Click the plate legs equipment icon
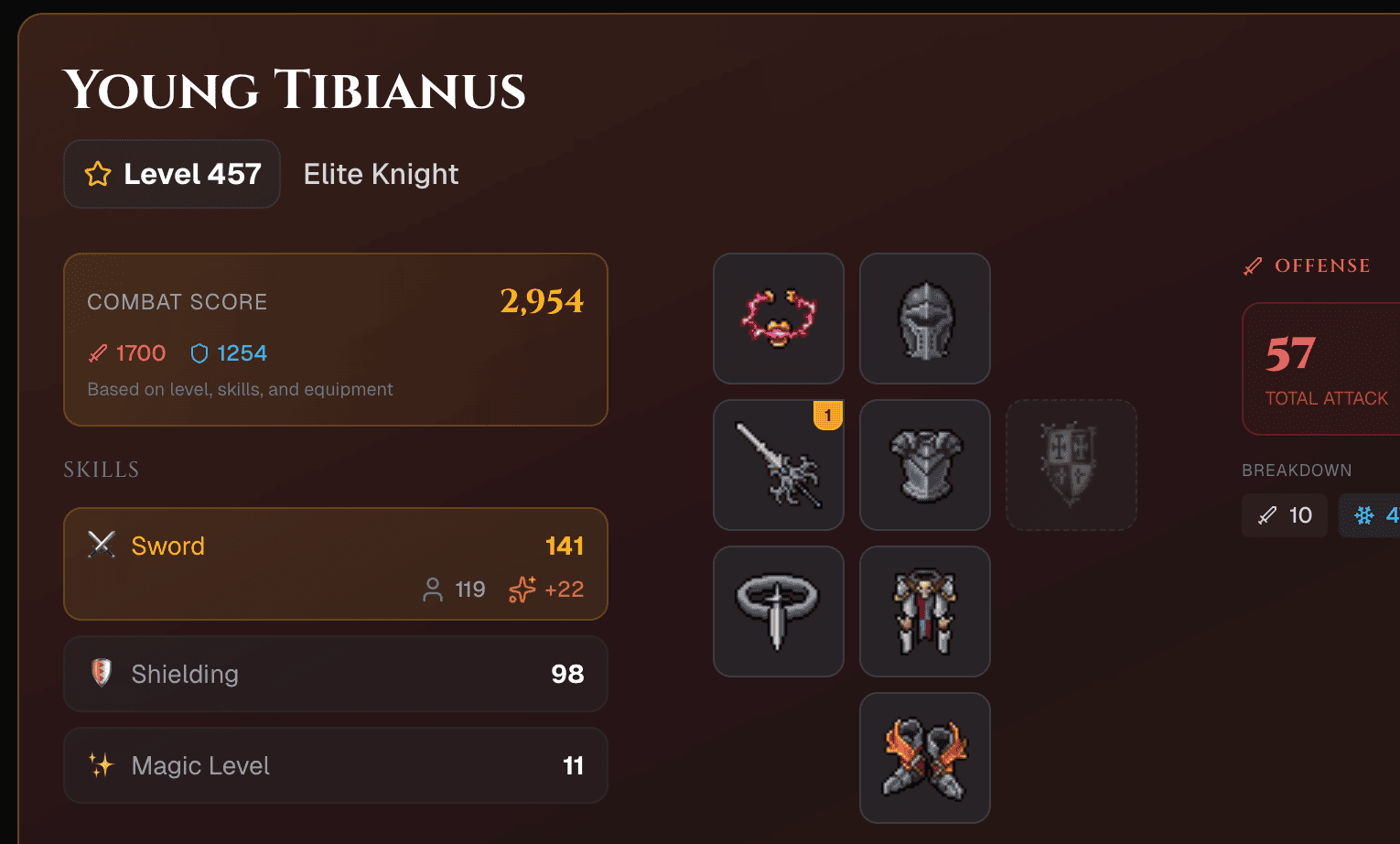1400x844 pixels. [x=924, y=611]
